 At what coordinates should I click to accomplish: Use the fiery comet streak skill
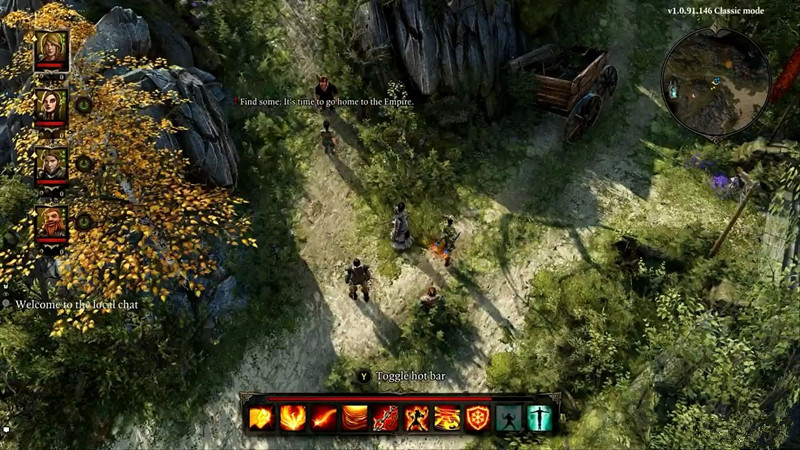[x=323, y=418]
